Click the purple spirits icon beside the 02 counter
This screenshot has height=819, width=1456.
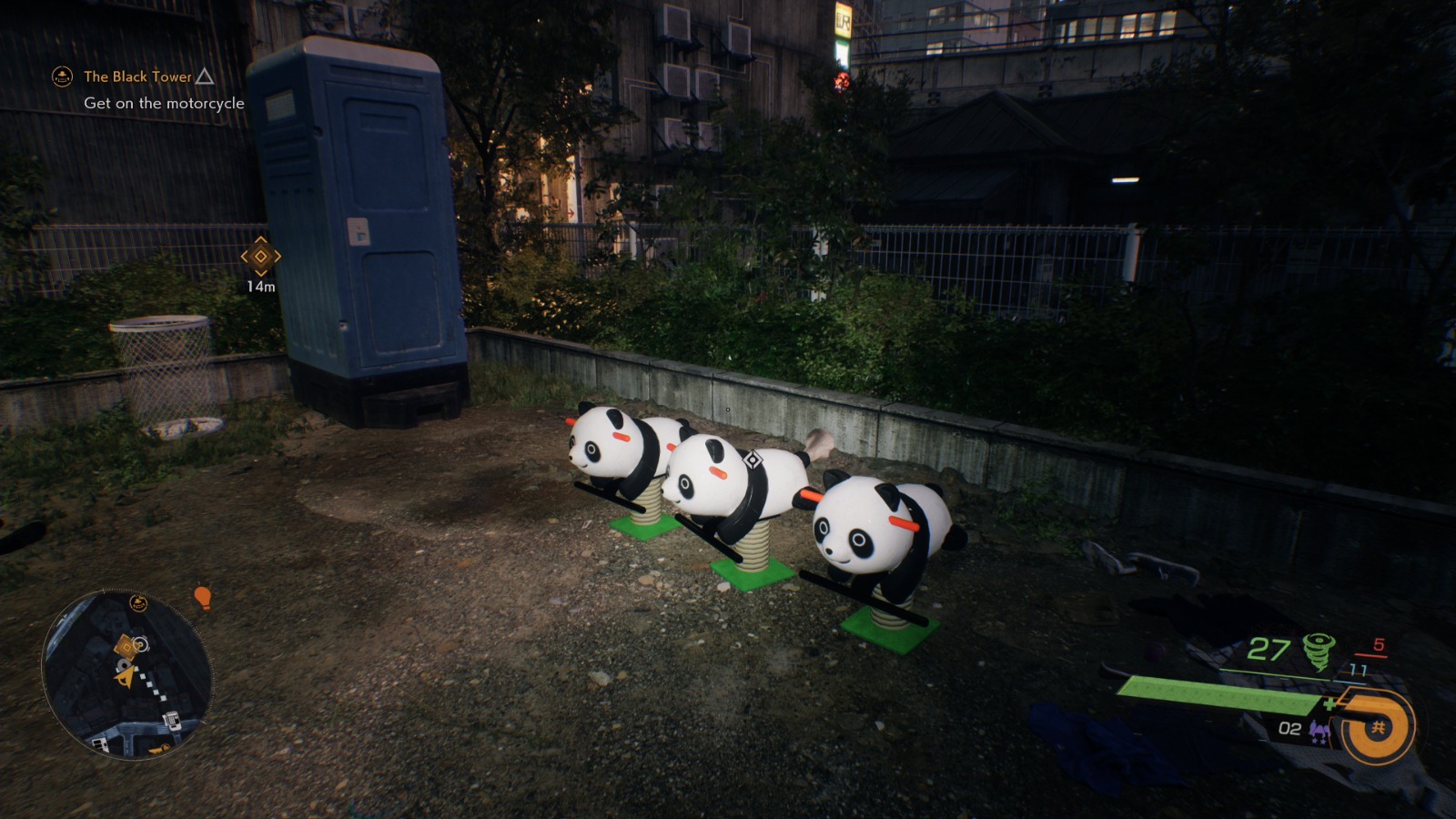pos(1319,730)
